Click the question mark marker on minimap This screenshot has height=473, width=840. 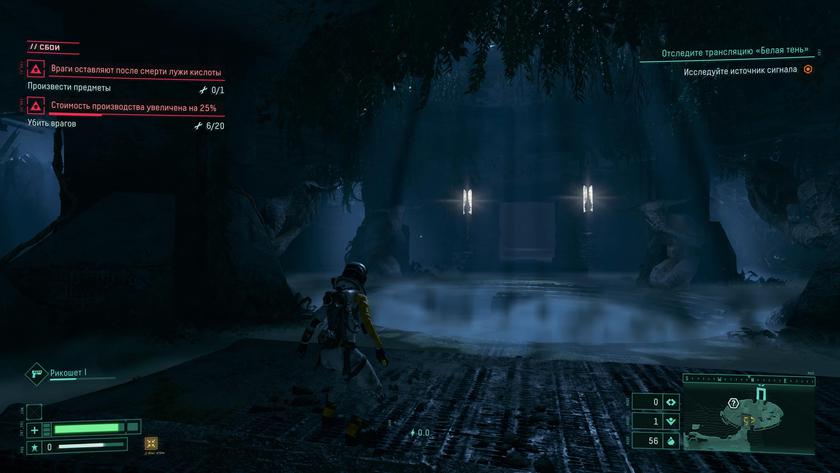point(734,402)
